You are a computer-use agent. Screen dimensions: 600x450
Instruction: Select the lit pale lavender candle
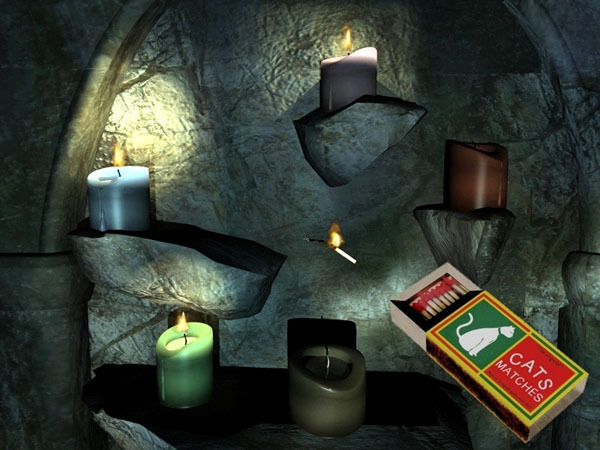tap(348, 78)
